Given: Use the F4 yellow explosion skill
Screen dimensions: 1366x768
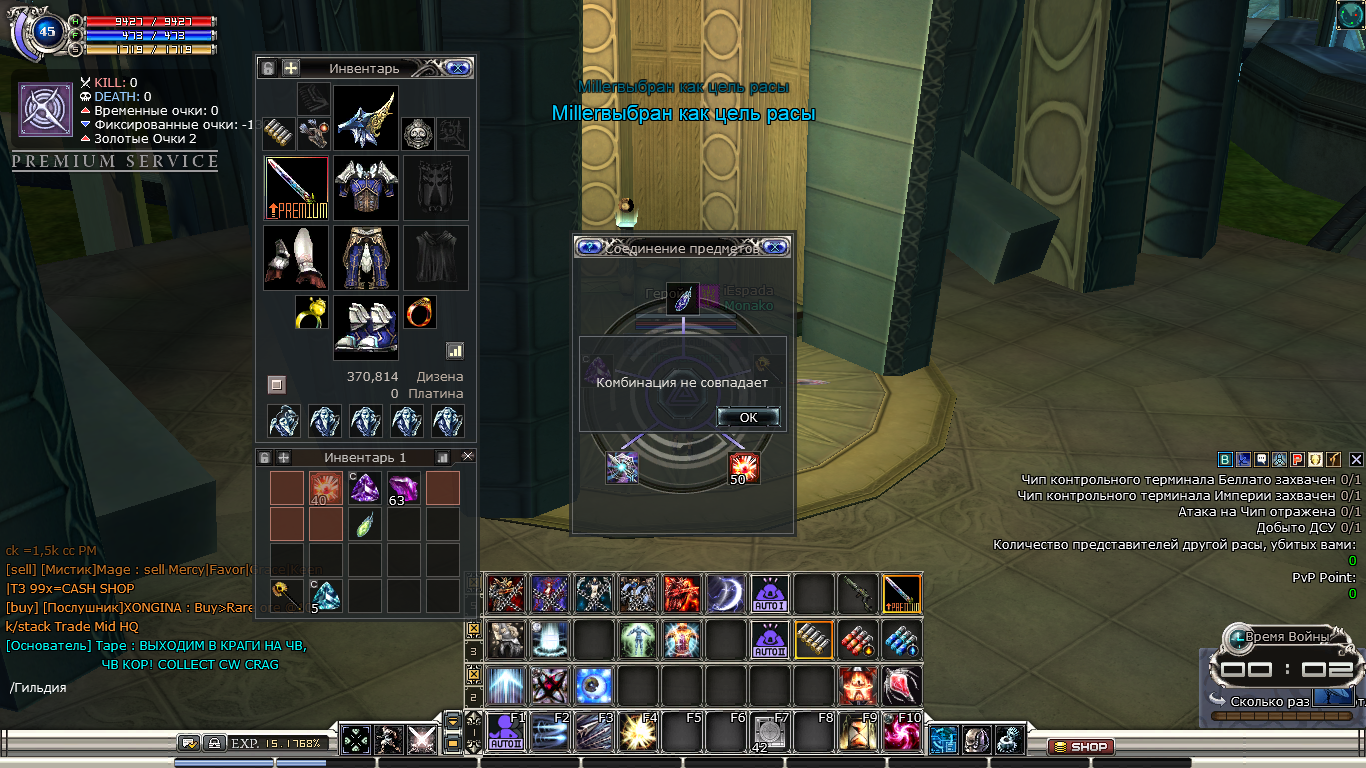Looking at the screenshot, I should (x=636, y=733).
